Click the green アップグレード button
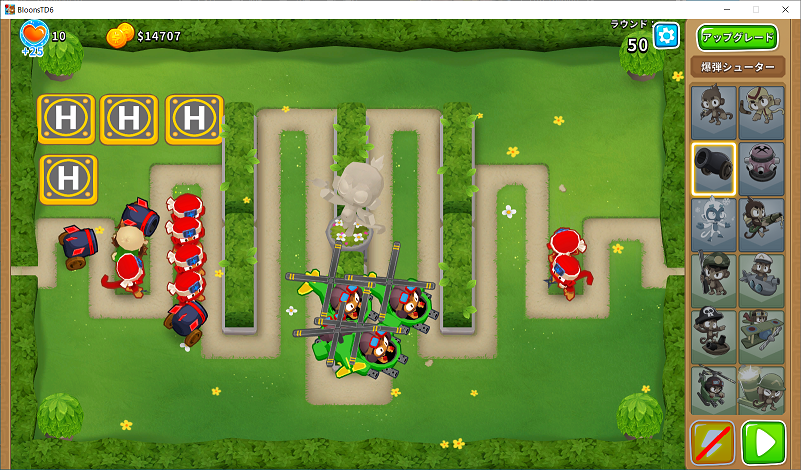The height and width of the screenshot is (470, 801). (x=737, y=38)
